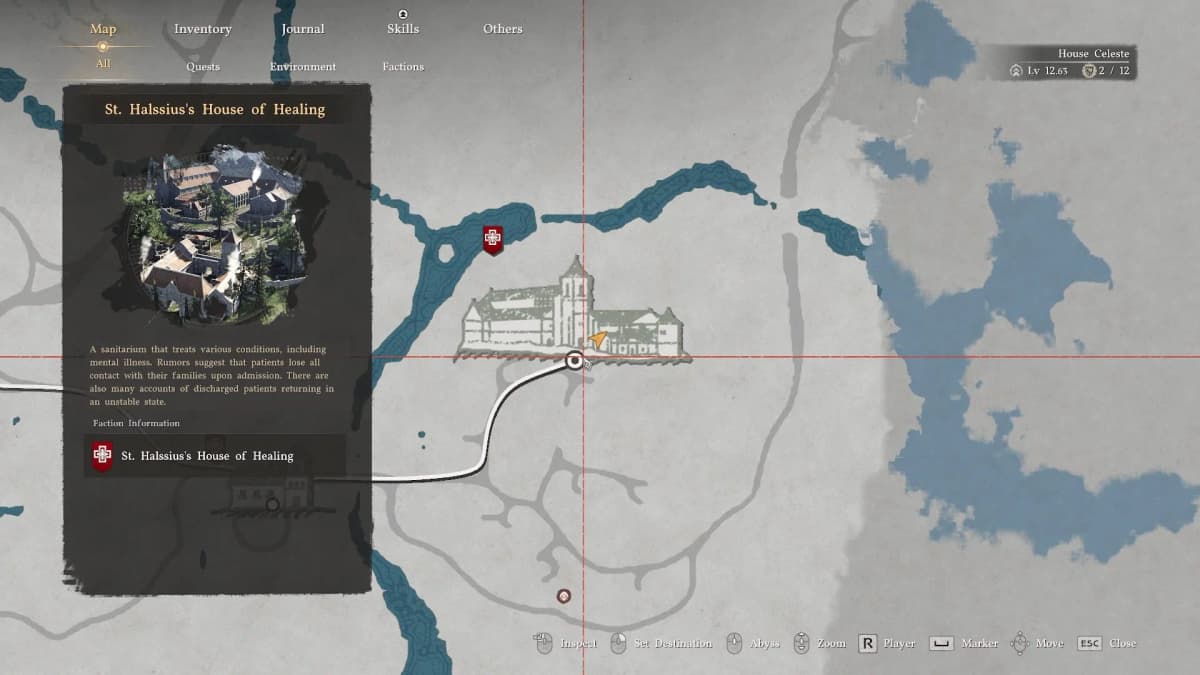This screenshot has height=675, width=1200.
Task: Select the orange player arrow marker
Action: (598, 340)
